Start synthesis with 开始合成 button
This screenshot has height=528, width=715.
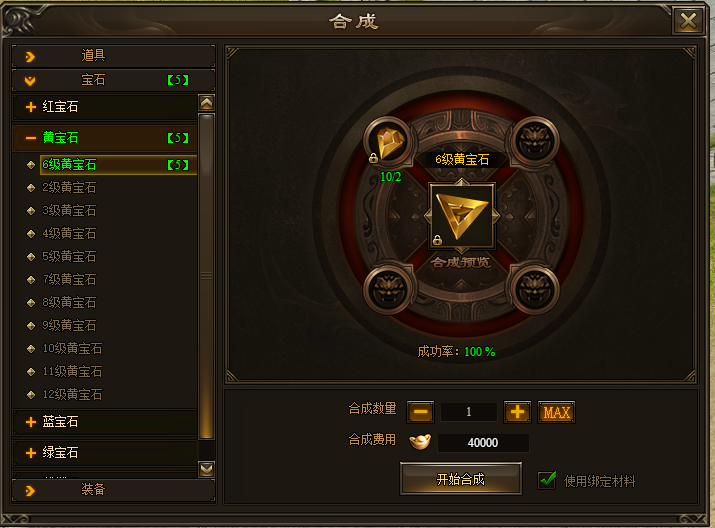pyautogui.click(x=461, y=479)
